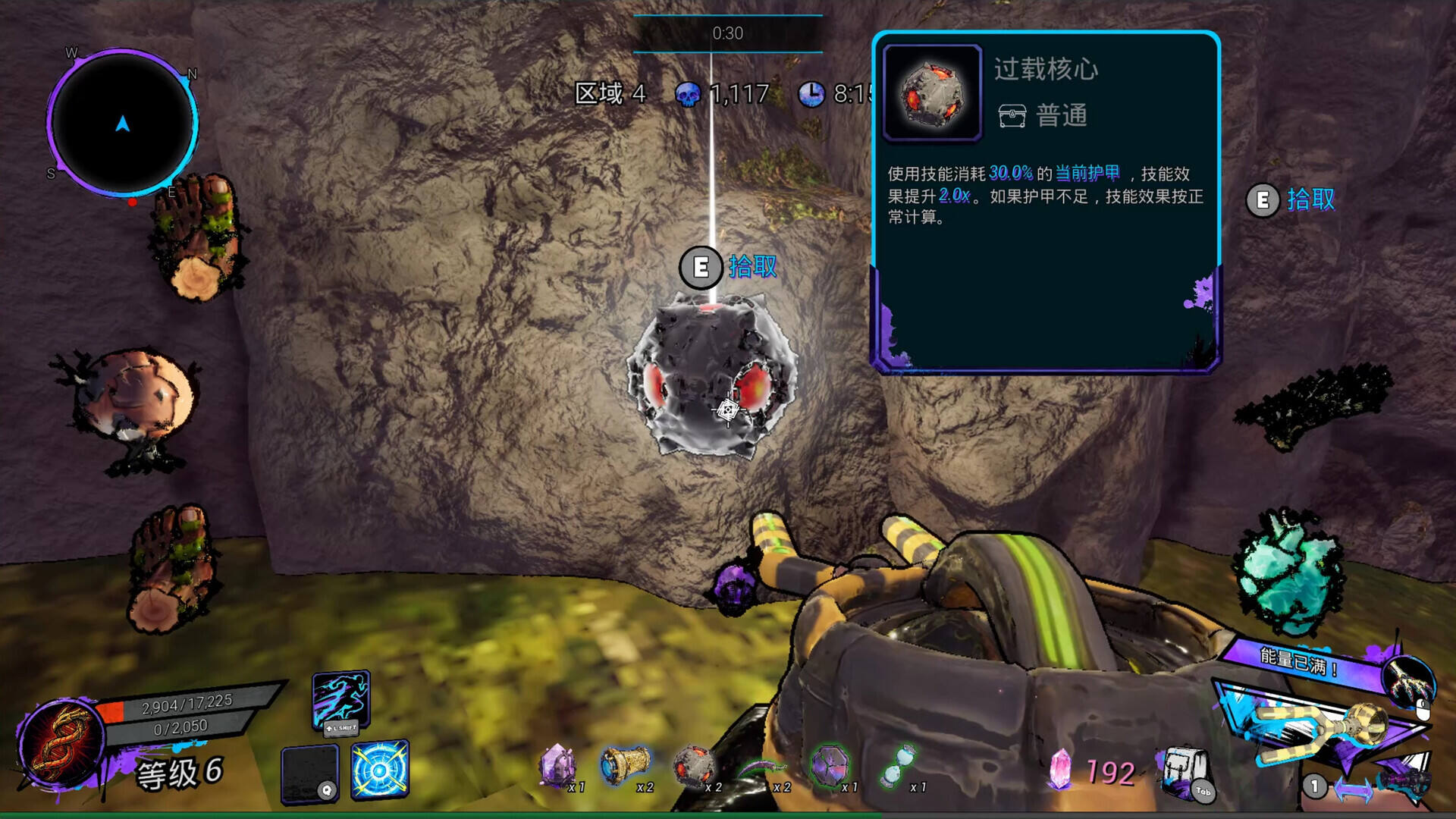Open the backpack inventory
Image resolution: width=1456 pixels, height=819 pixels.
1184,772
